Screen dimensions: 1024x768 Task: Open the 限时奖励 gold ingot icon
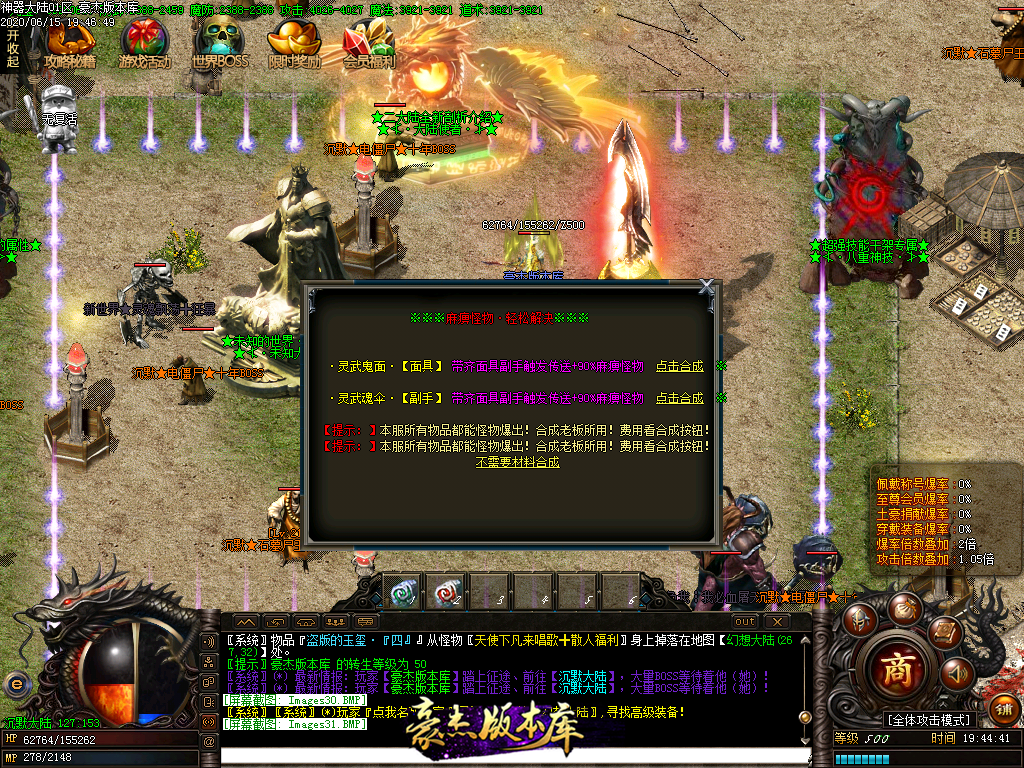tap(295, 44)
